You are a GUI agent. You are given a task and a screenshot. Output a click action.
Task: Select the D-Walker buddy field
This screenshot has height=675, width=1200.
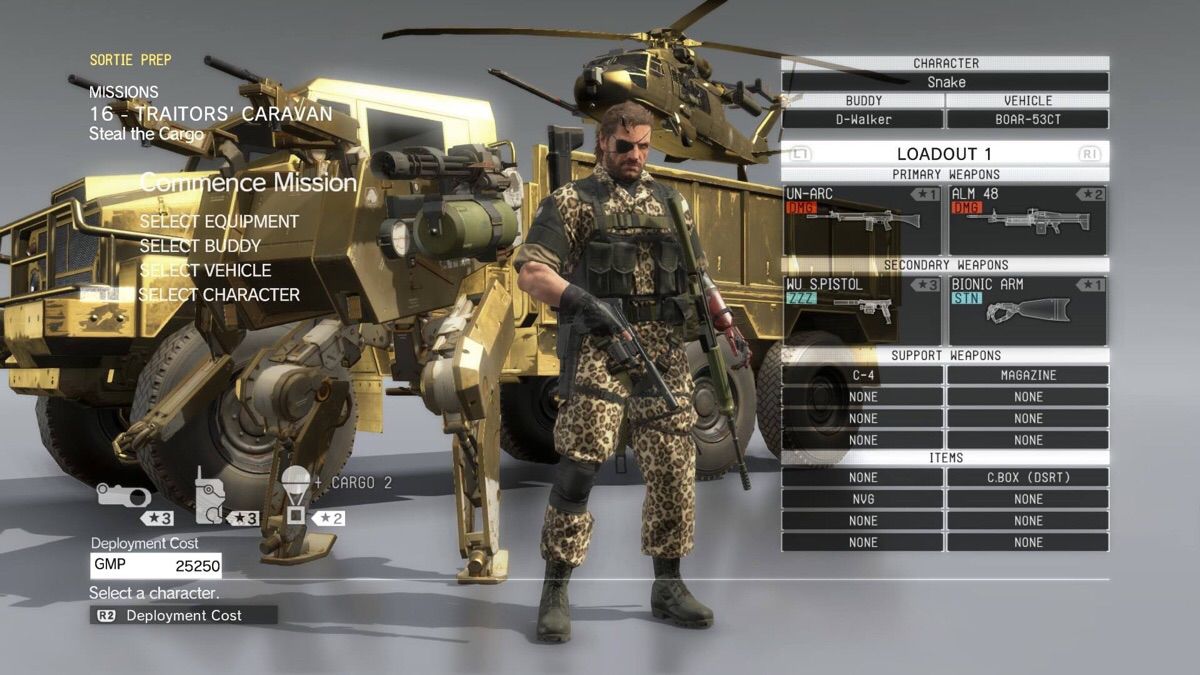pos(862,119)
